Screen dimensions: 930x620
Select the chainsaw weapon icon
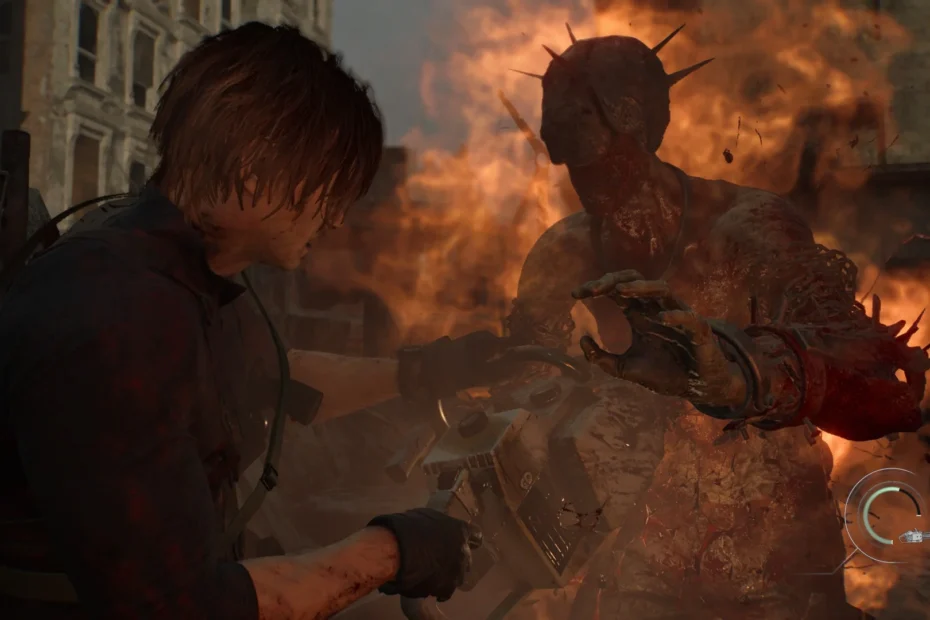(914, 537)
